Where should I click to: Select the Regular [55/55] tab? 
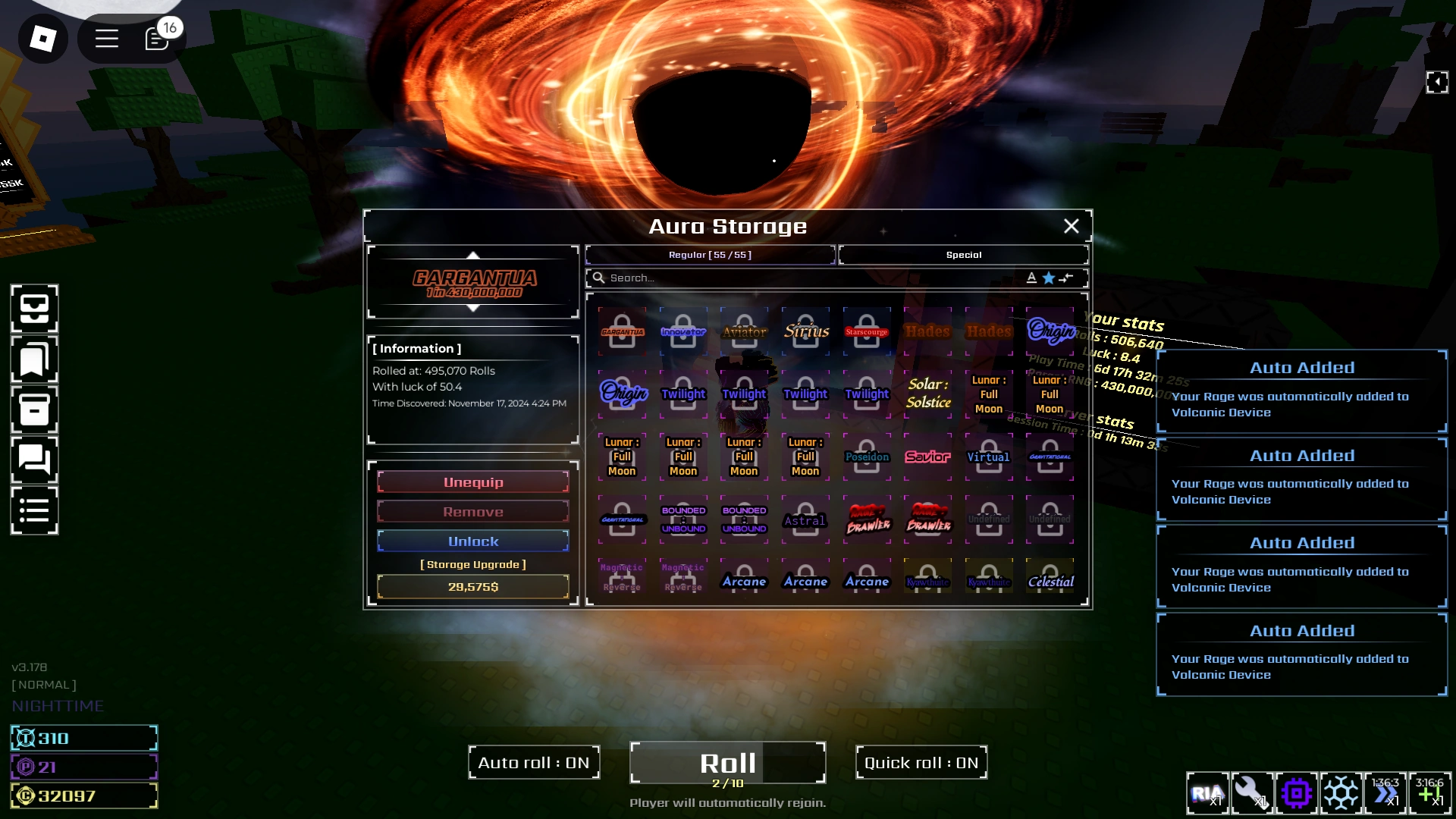pos(709,255)
